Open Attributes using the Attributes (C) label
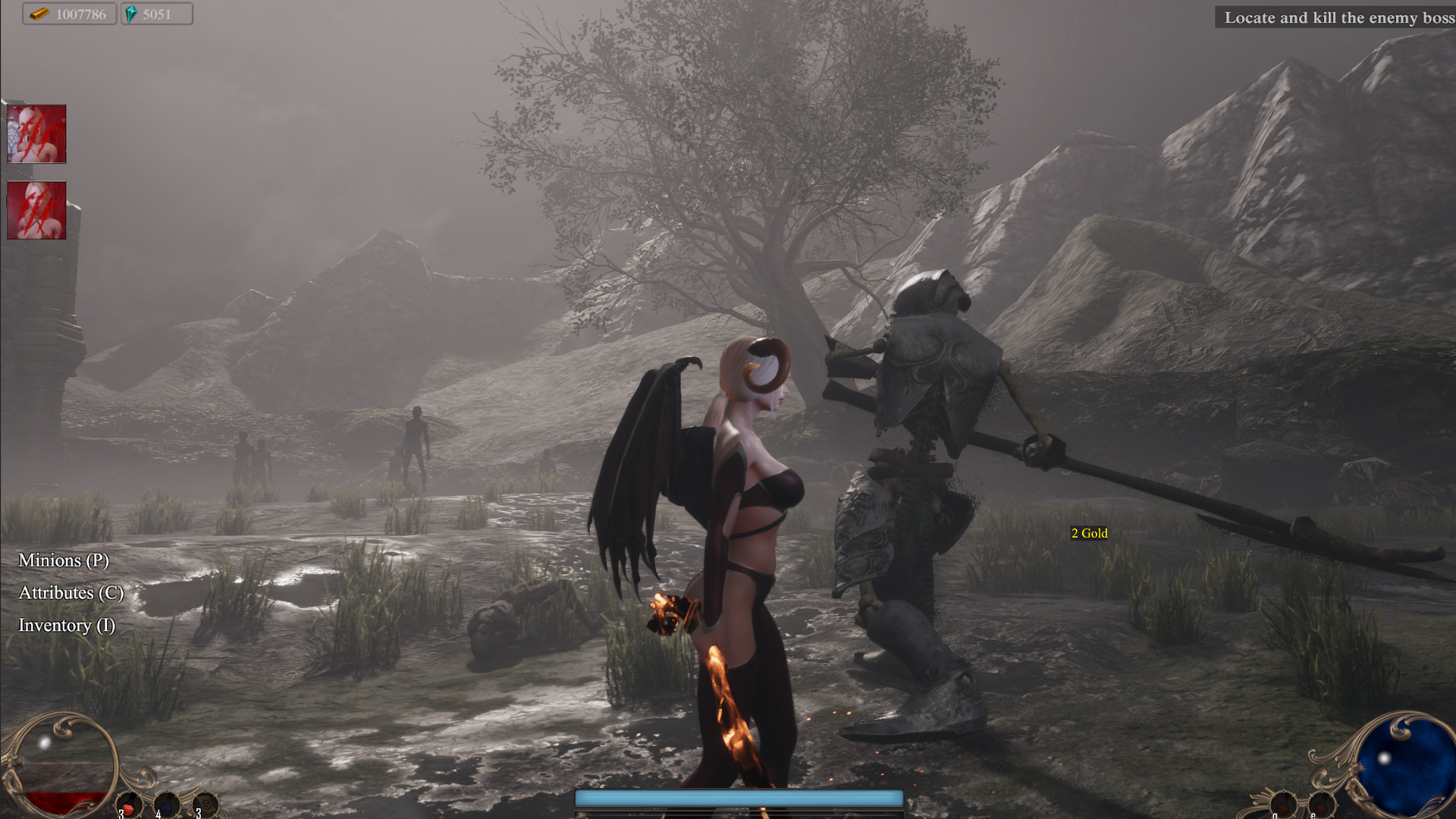Viewport: 1456px width, 819px height. [x=71, y=595]
